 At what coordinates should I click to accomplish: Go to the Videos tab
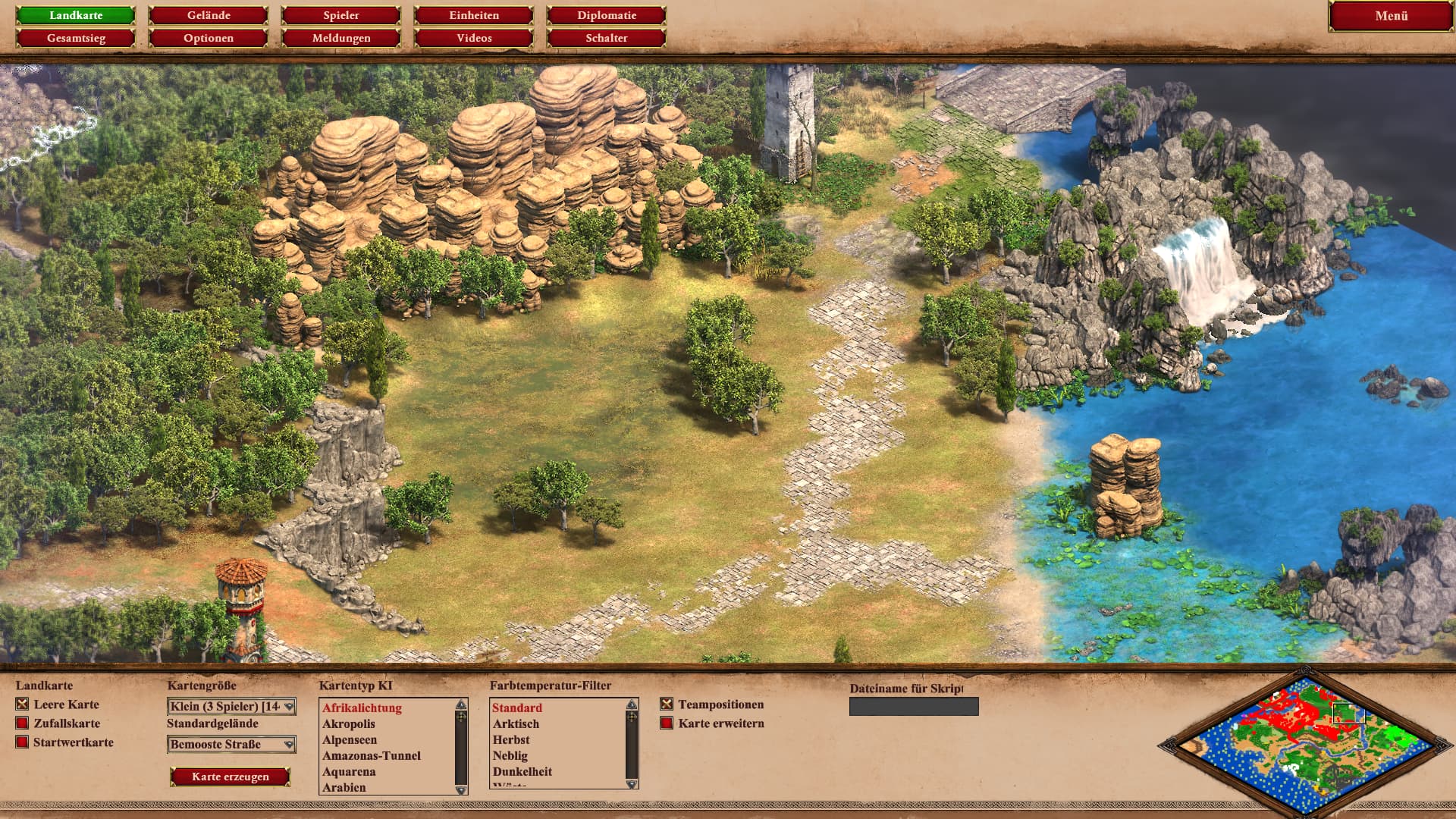(474, 38)
